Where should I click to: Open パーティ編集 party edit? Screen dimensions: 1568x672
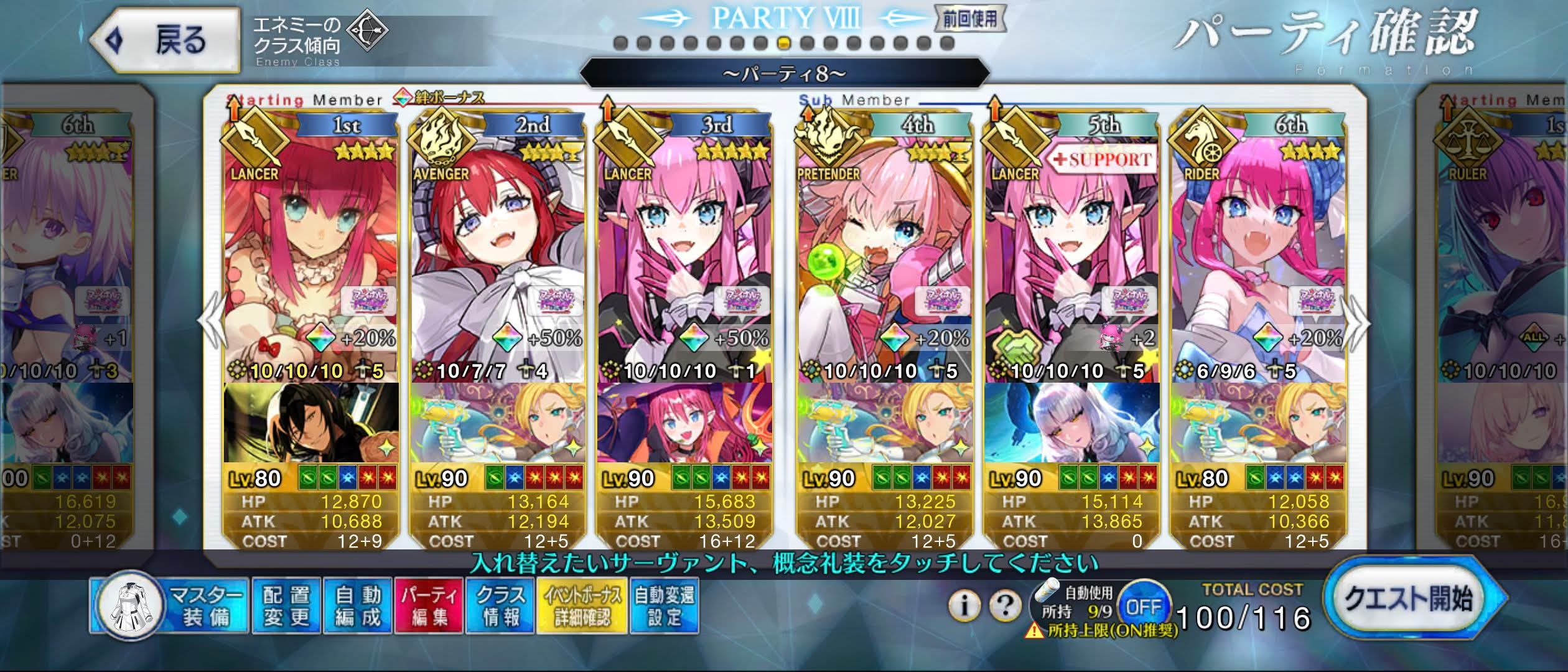pos(429,605)
